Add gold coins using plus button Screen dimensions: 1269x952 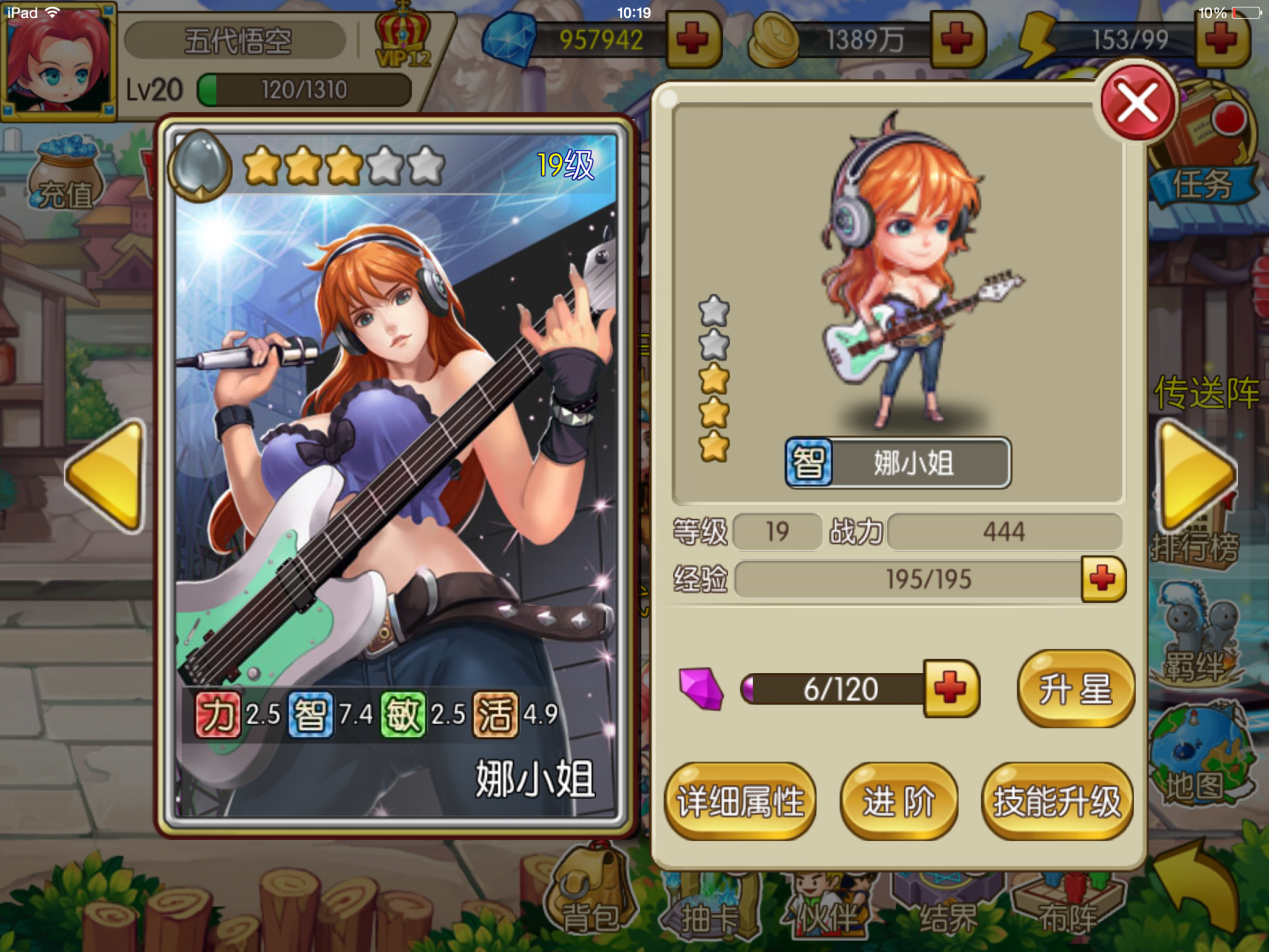[958, 40]
